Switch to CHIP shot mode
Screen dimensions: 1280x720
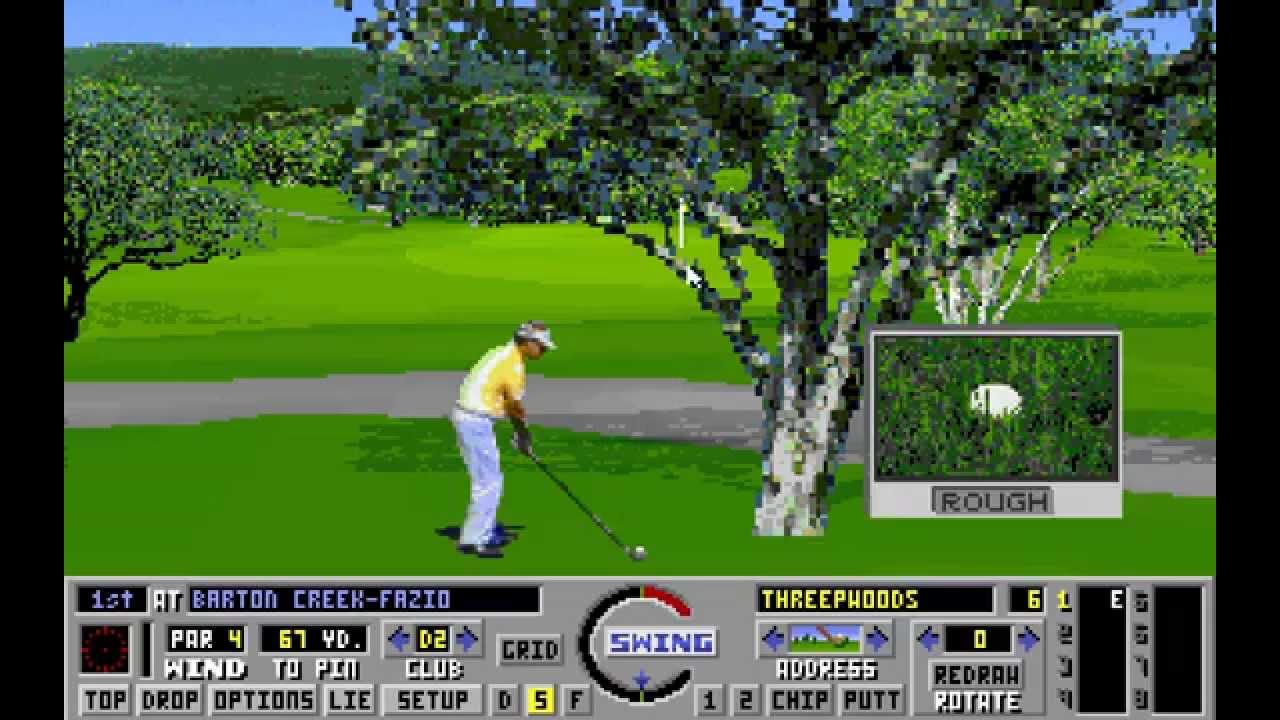(800, 700)
